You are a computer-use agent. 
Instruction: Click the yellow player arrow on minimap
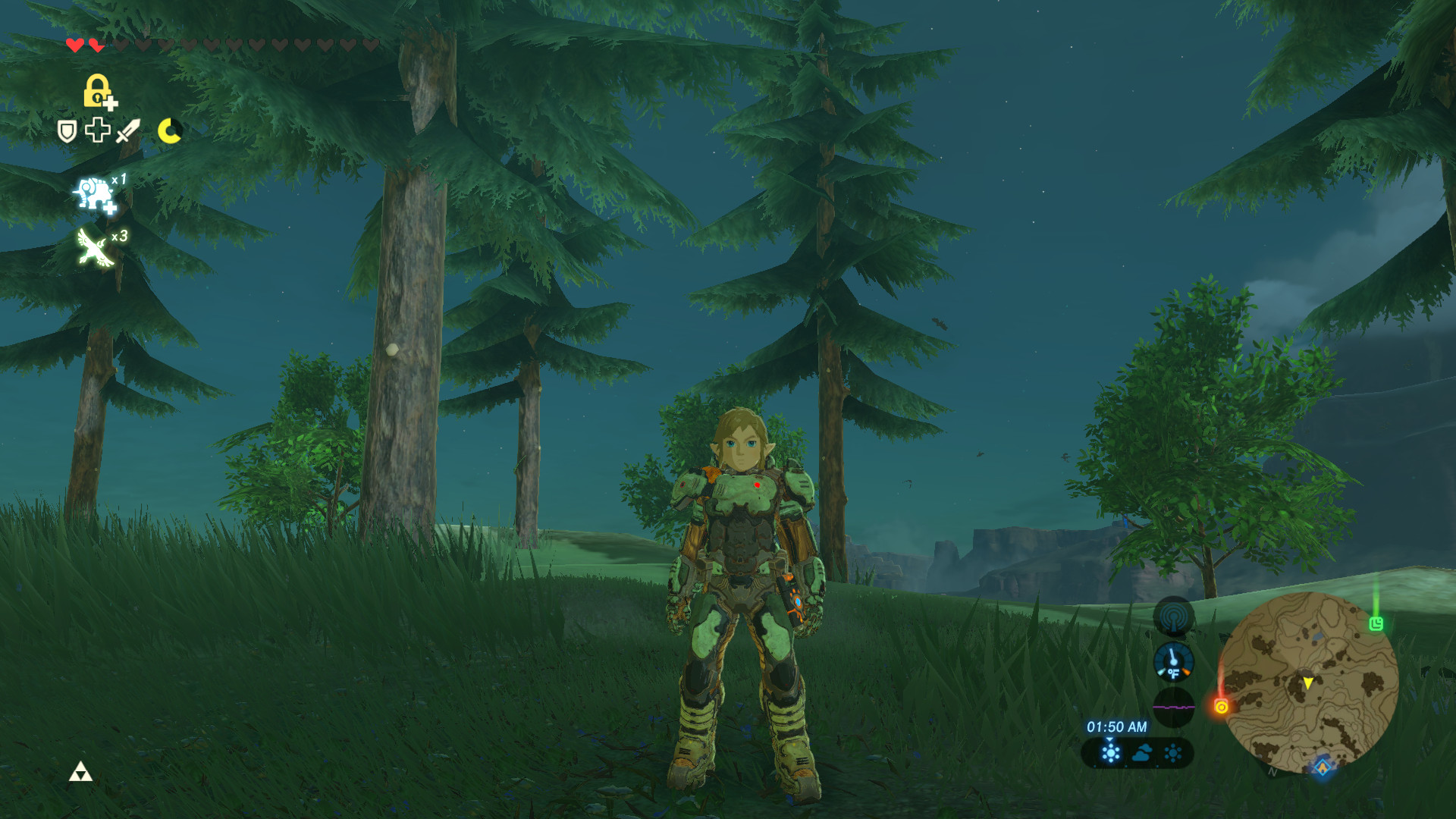click(x=1308, y=682)
